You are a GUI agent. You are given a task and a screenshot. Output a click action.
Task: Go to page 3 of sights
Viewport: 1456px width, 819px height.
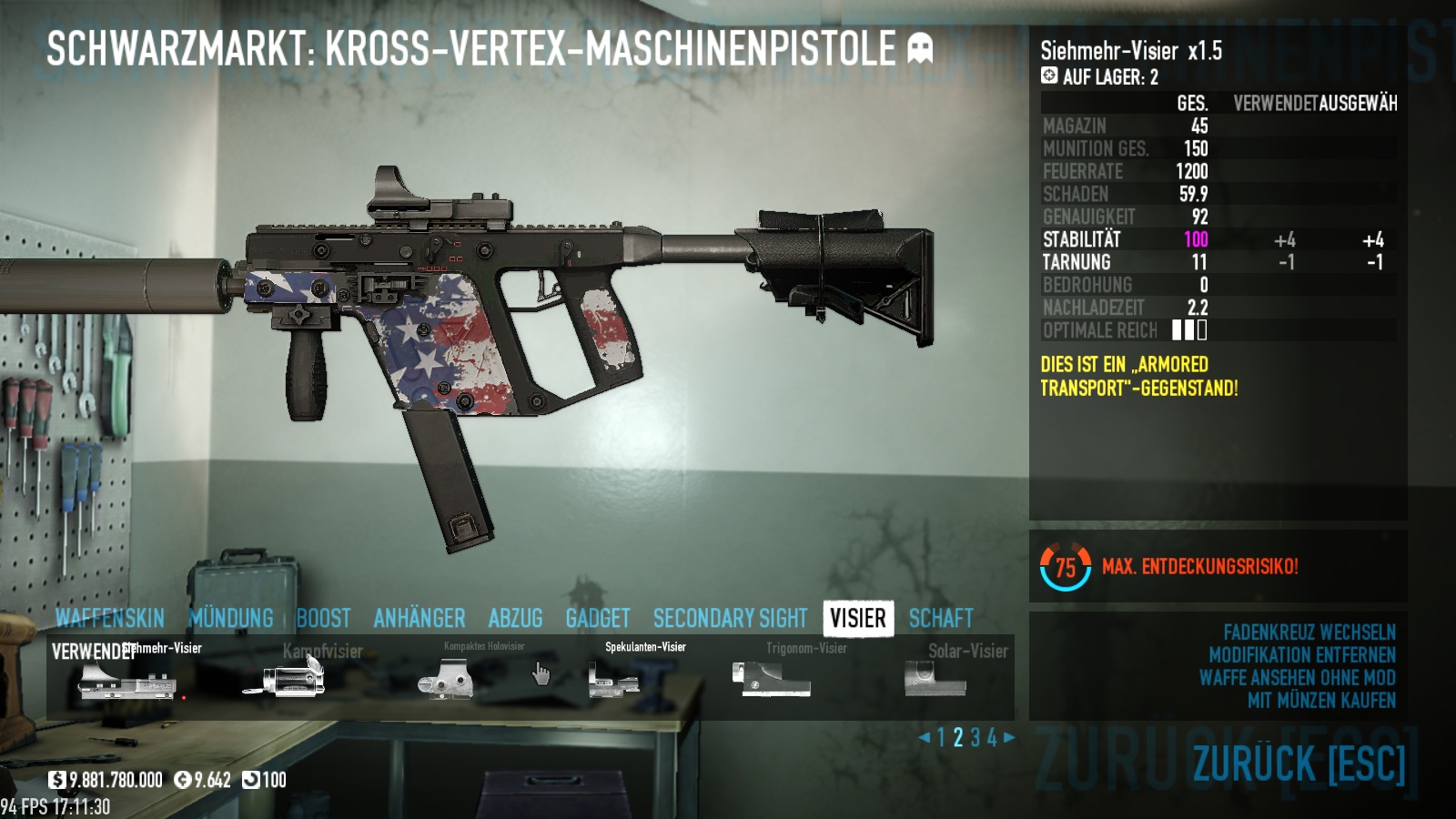click(976, 738)
